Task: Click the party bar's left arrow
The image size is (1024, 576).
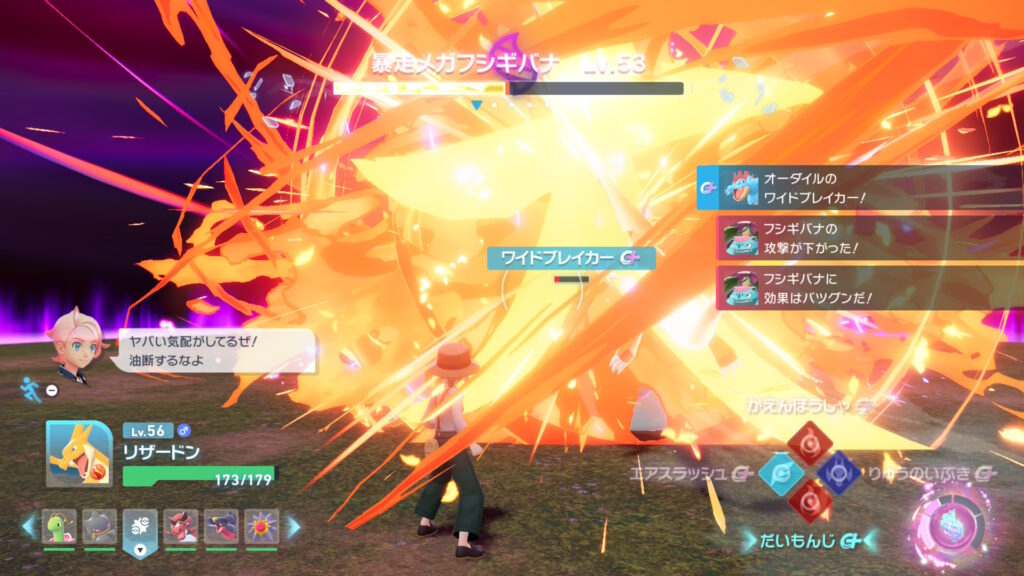Action: pyautogui.click(x=29, y=525)
